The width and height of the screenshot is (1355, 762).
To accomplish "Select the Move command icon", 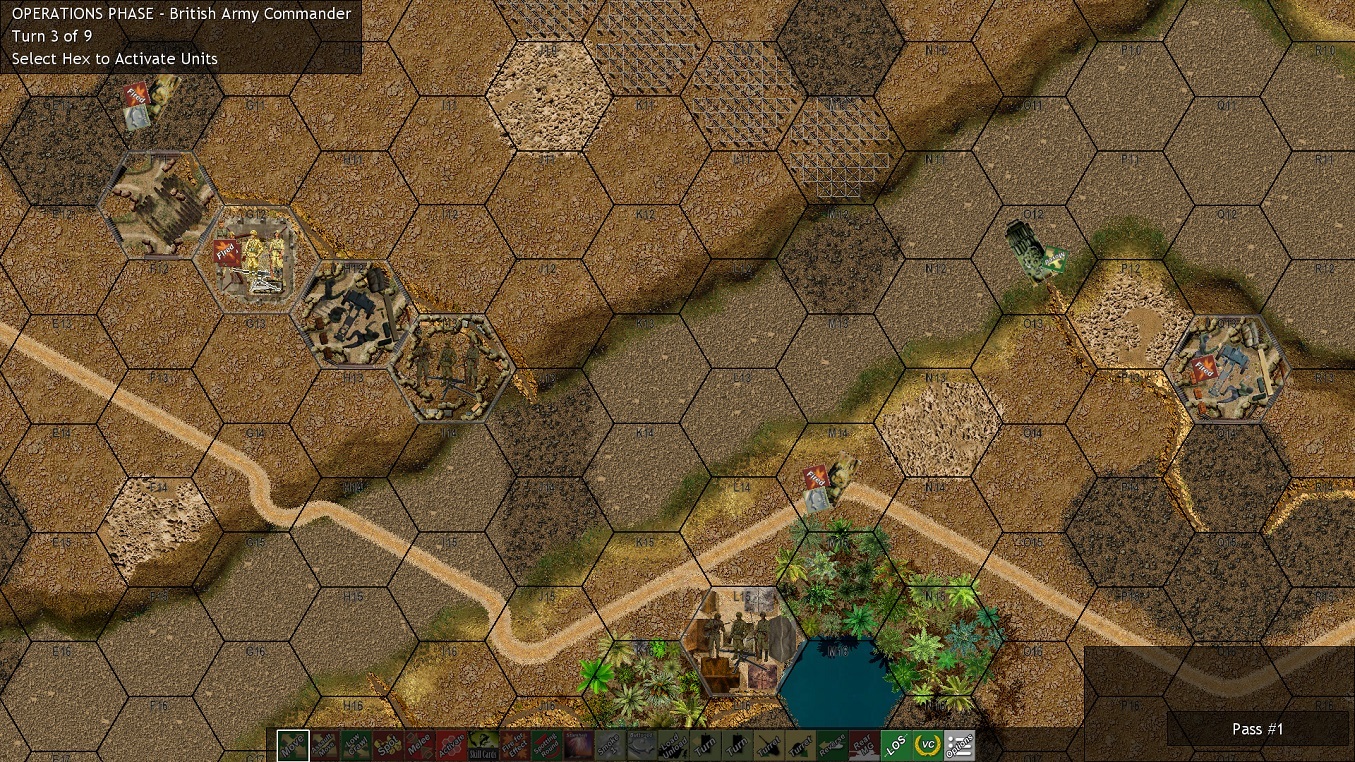I will 292,745.
